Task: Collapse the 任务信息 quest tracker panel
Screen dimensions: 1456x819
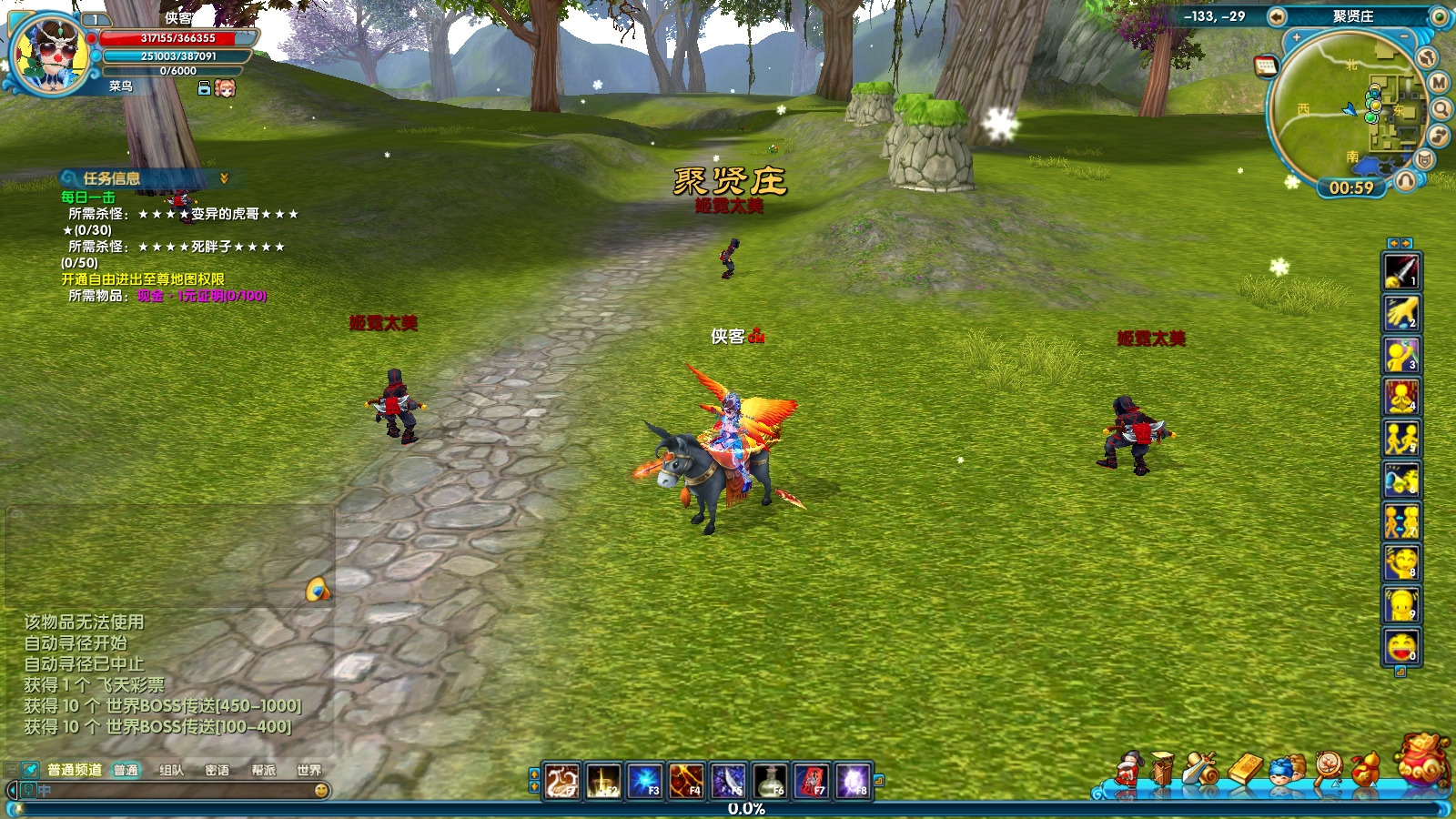Action: pos(224,178)
